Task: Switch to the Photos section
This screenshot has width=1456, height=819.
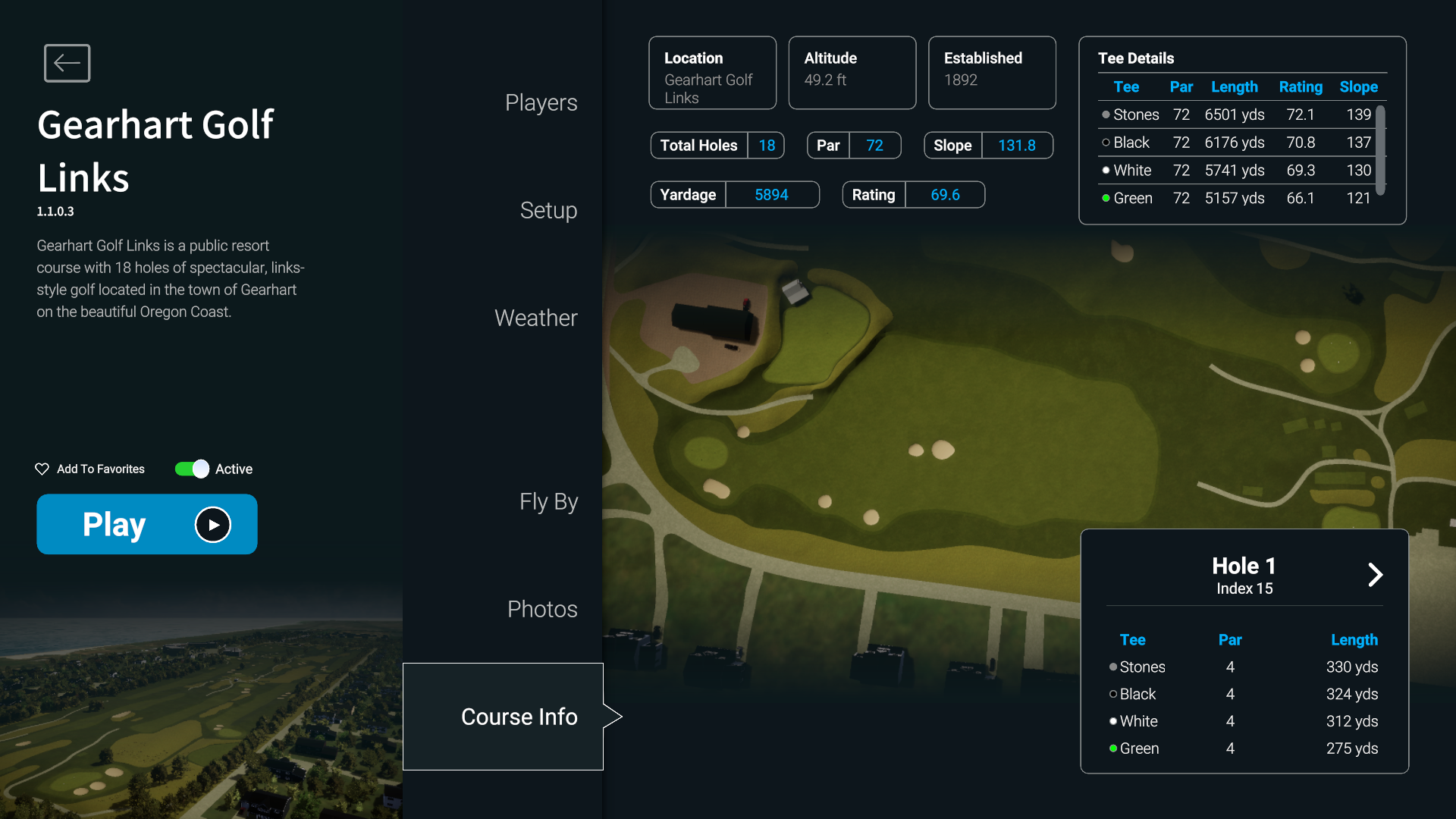Action: pos(541,608)
